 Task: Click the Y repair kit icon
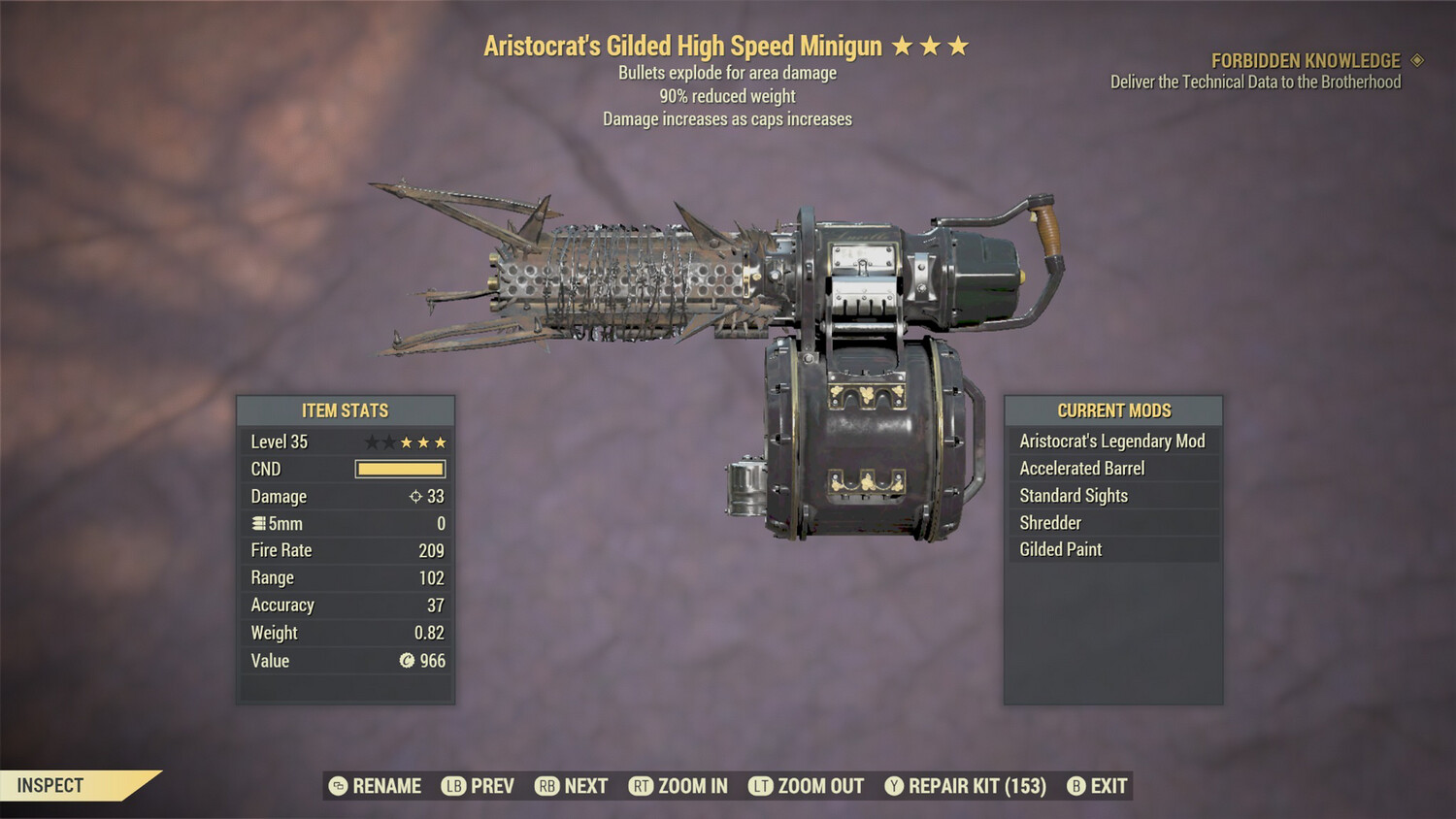[894, 786]
